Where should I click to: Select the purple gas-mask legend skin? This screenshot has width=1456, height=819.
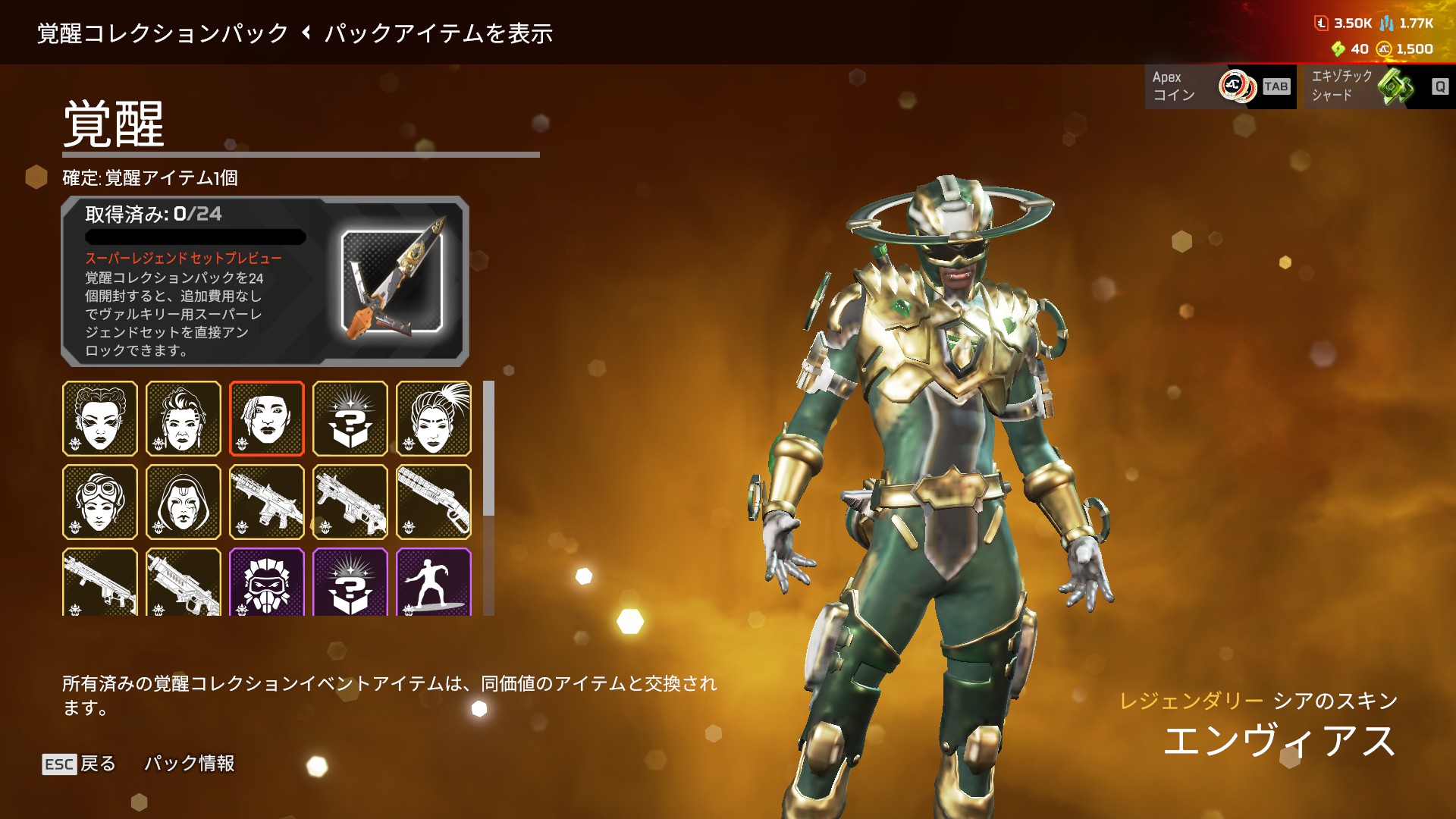click(x=267, y=582)
